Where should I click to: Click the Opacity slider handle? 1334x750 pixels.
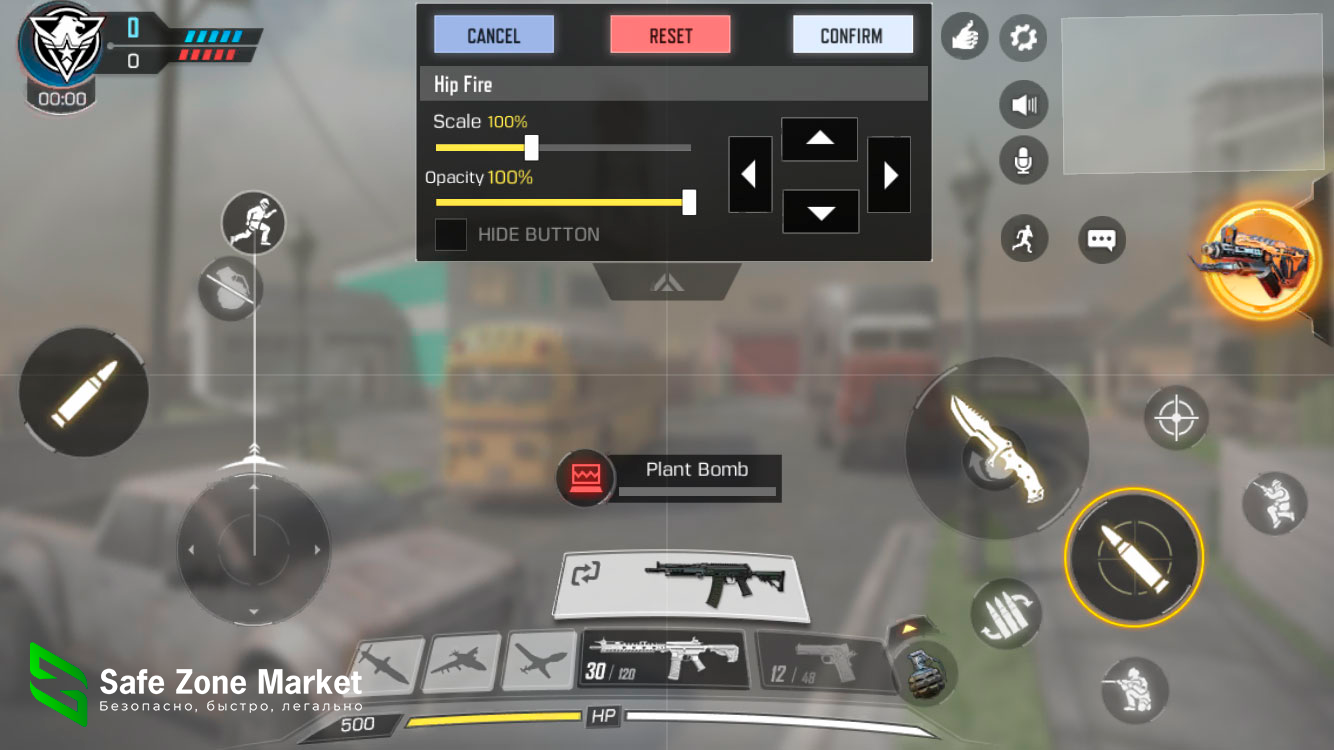tap(689, 202)
